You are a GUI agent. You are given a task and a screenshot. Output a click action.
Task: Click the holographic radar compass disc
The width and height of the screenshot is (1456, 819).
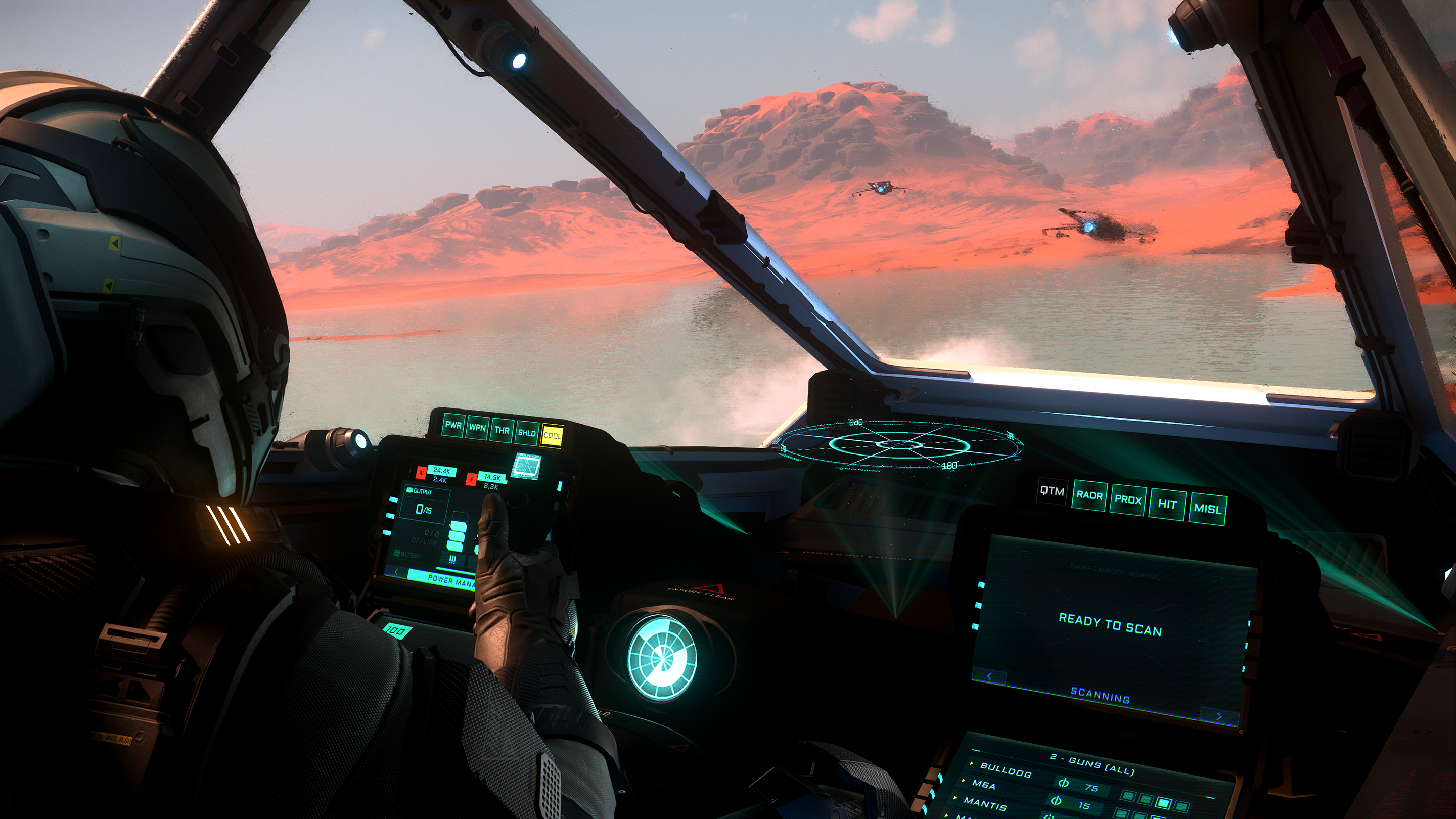[900, 445]
